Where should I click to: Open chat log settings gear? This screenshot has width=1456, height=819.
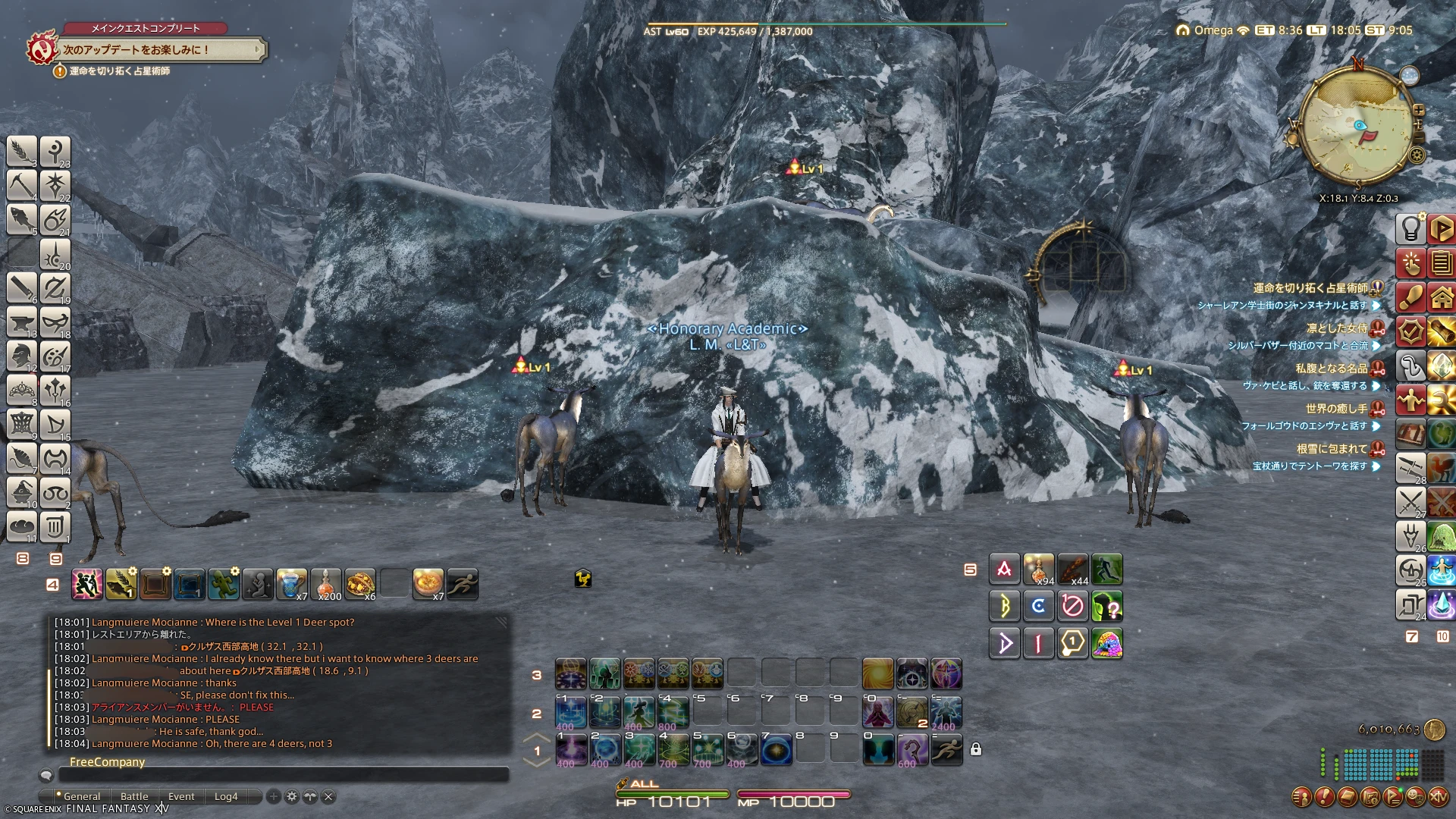pos(291,796)
